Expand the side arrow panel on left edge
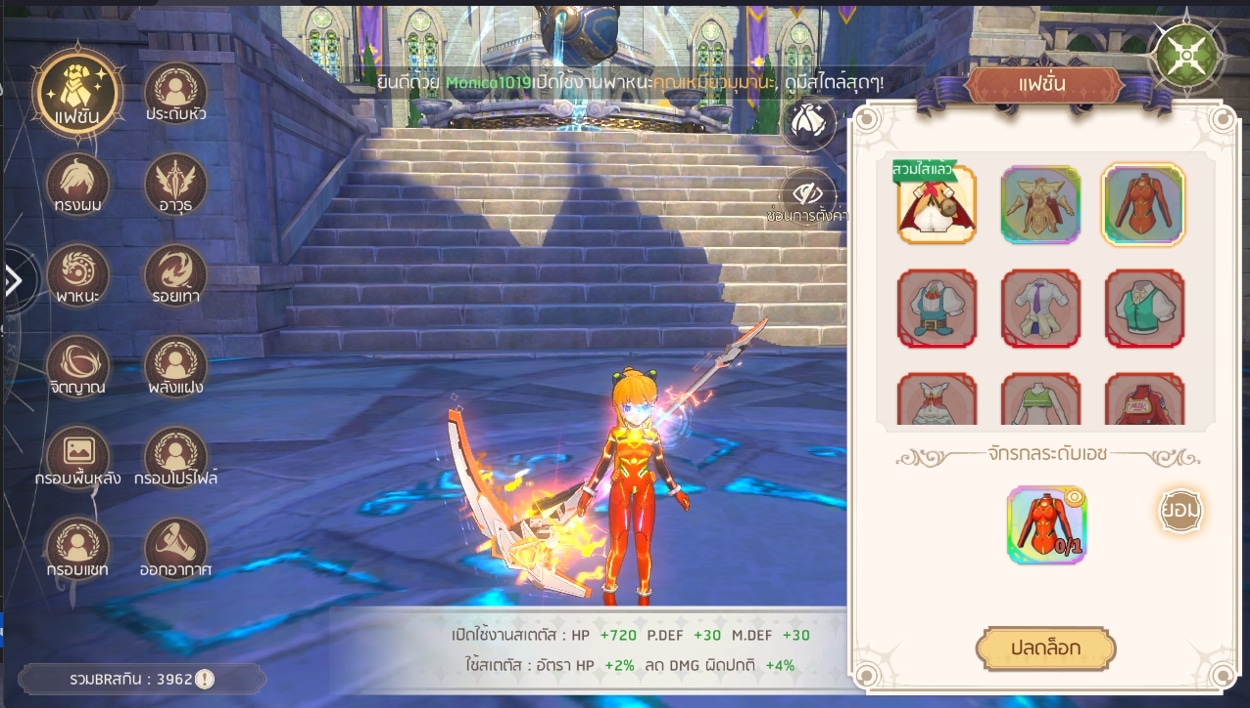Screen dimensions: 1250x708 point(14,281)
